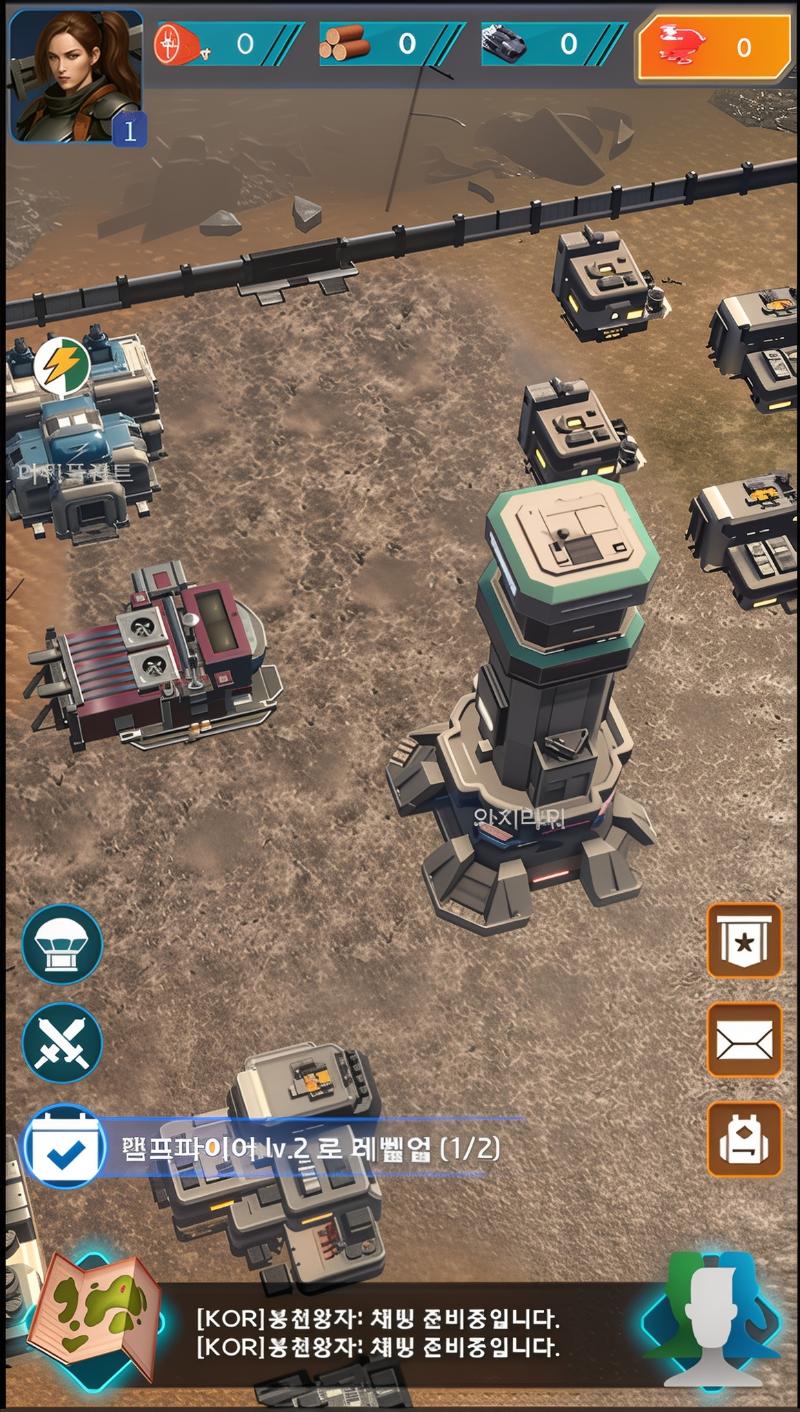This screenshot has height=1412, width=800.
Task: Open the vehicle resource counter
Action: [x=553, y=44]
